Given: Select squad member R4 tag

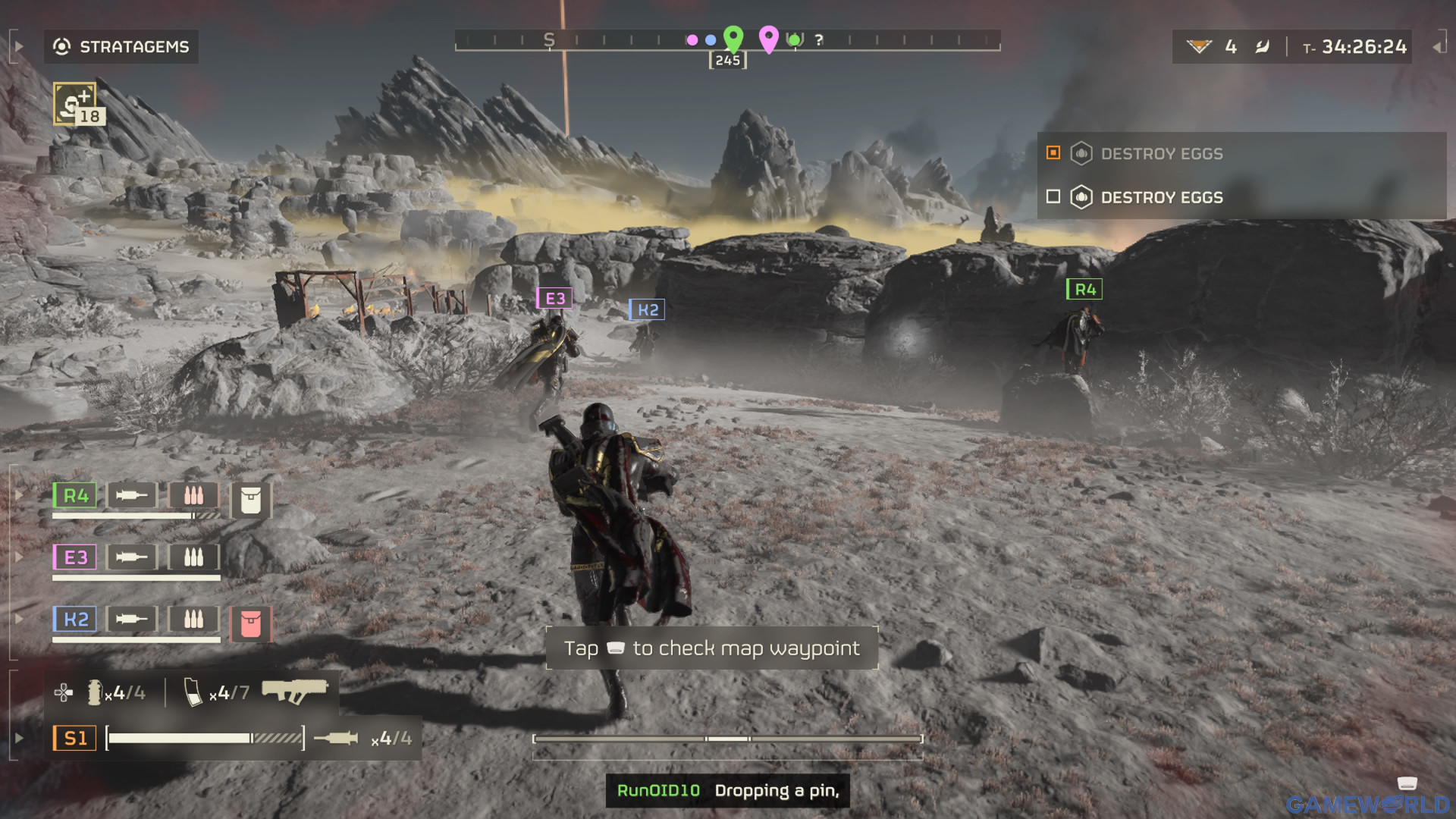Looking at the screenshot, I should (75, 496).
